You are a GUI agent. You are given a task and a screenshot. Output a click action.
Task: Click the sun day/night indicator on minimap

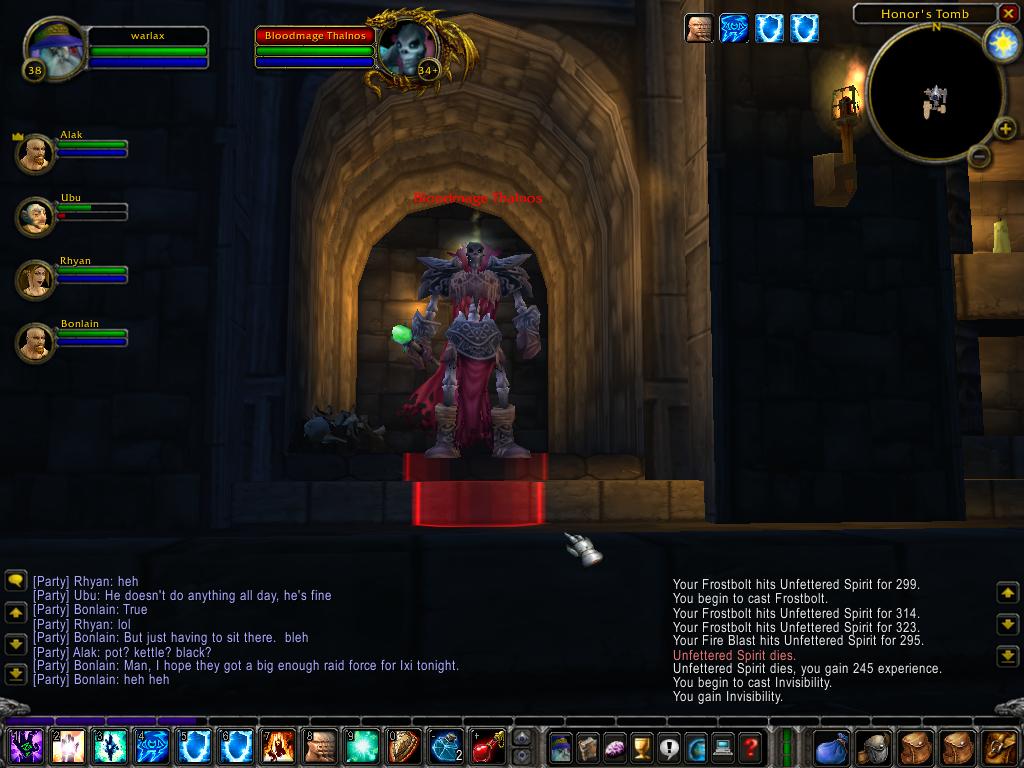point(1001,43)
